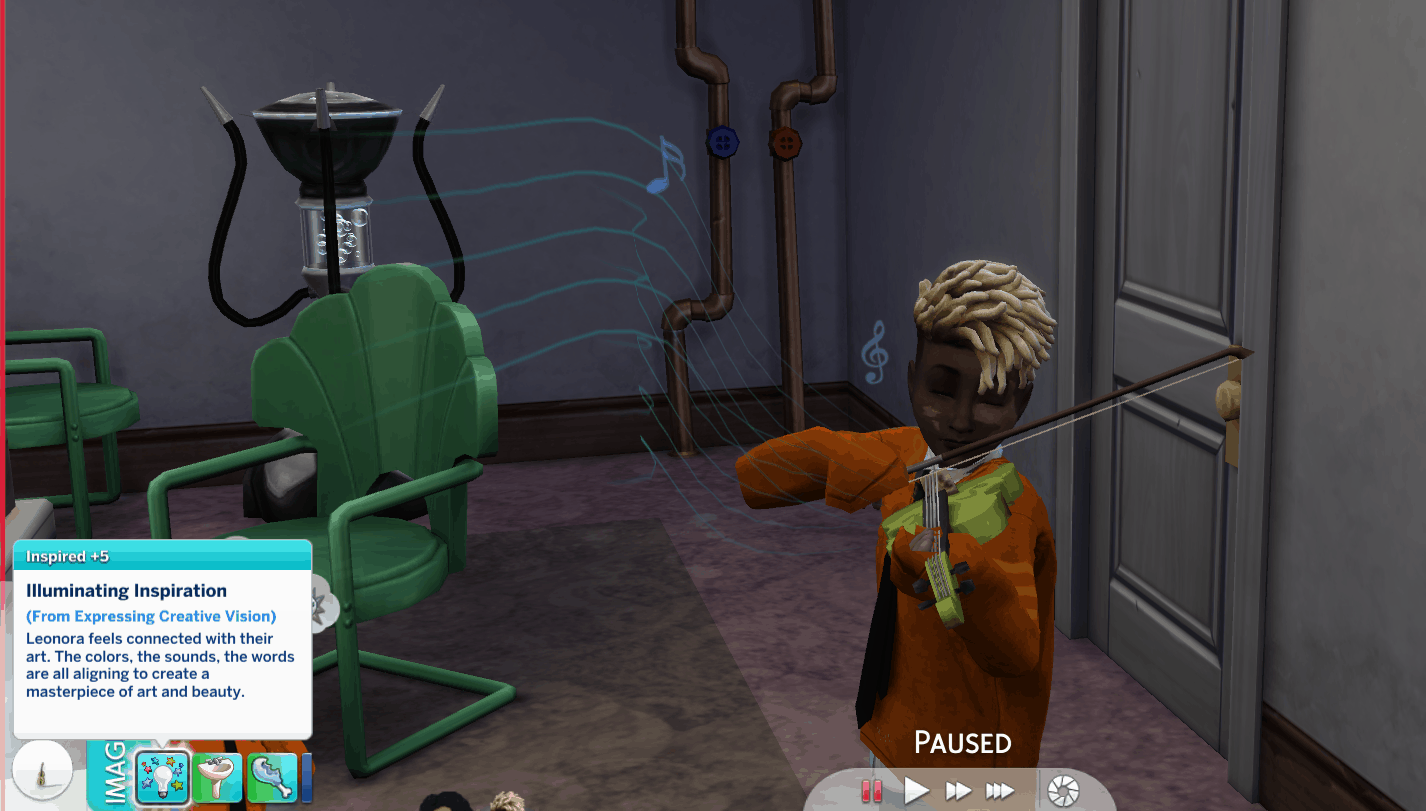Open the camera aperture screenshot button
The height and width of the screenshot is (811, 1426).
point(1062,791)
